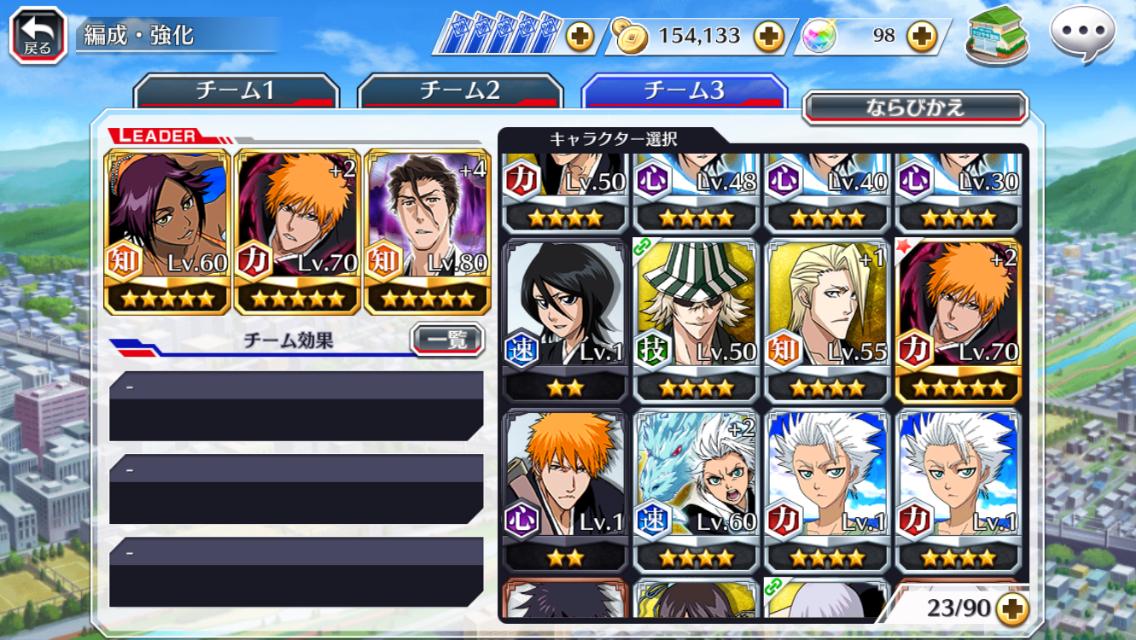Select Aizen Lv.80 team slot

(428, 232)
